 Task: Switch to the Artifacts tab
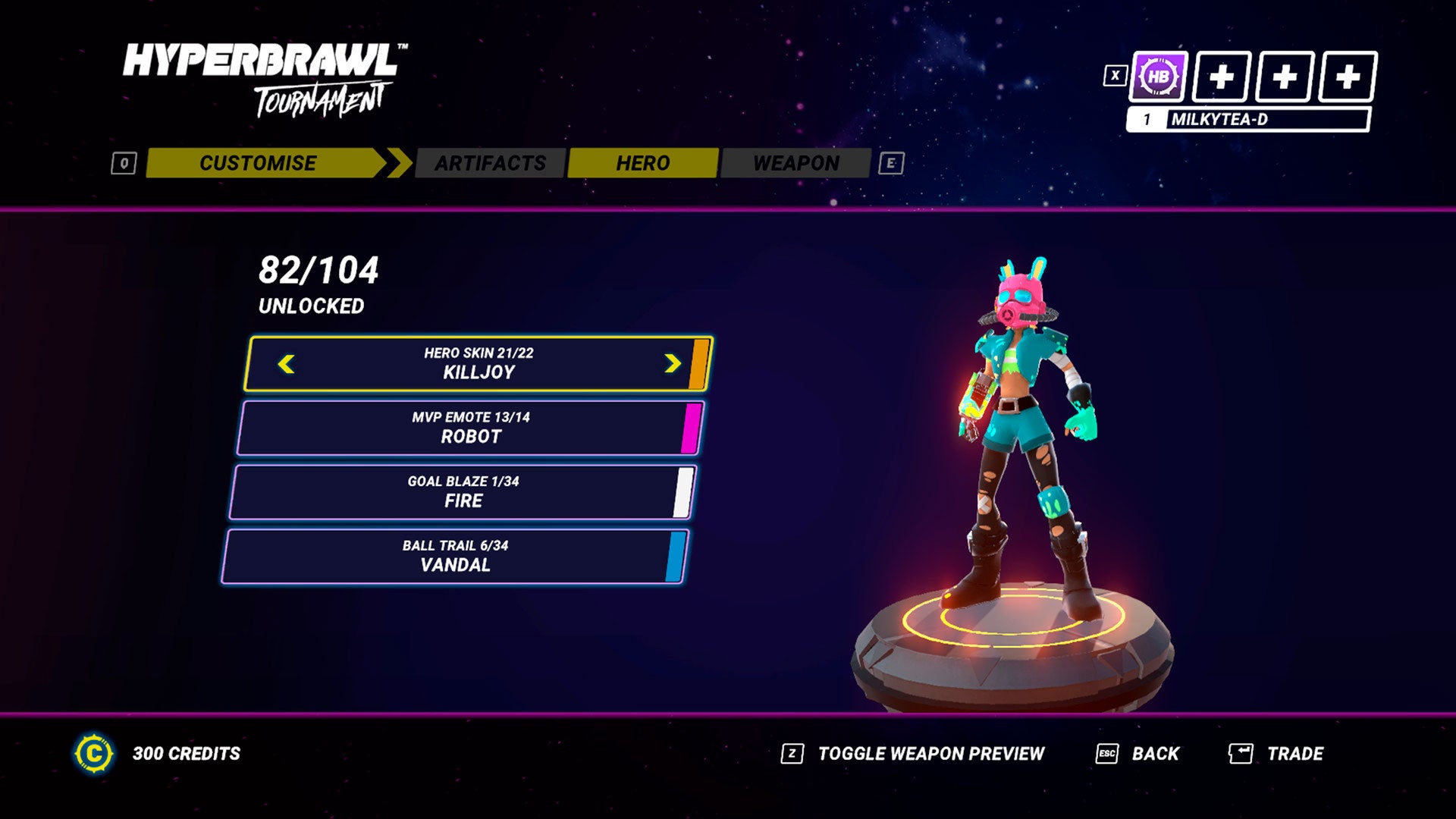490,163
